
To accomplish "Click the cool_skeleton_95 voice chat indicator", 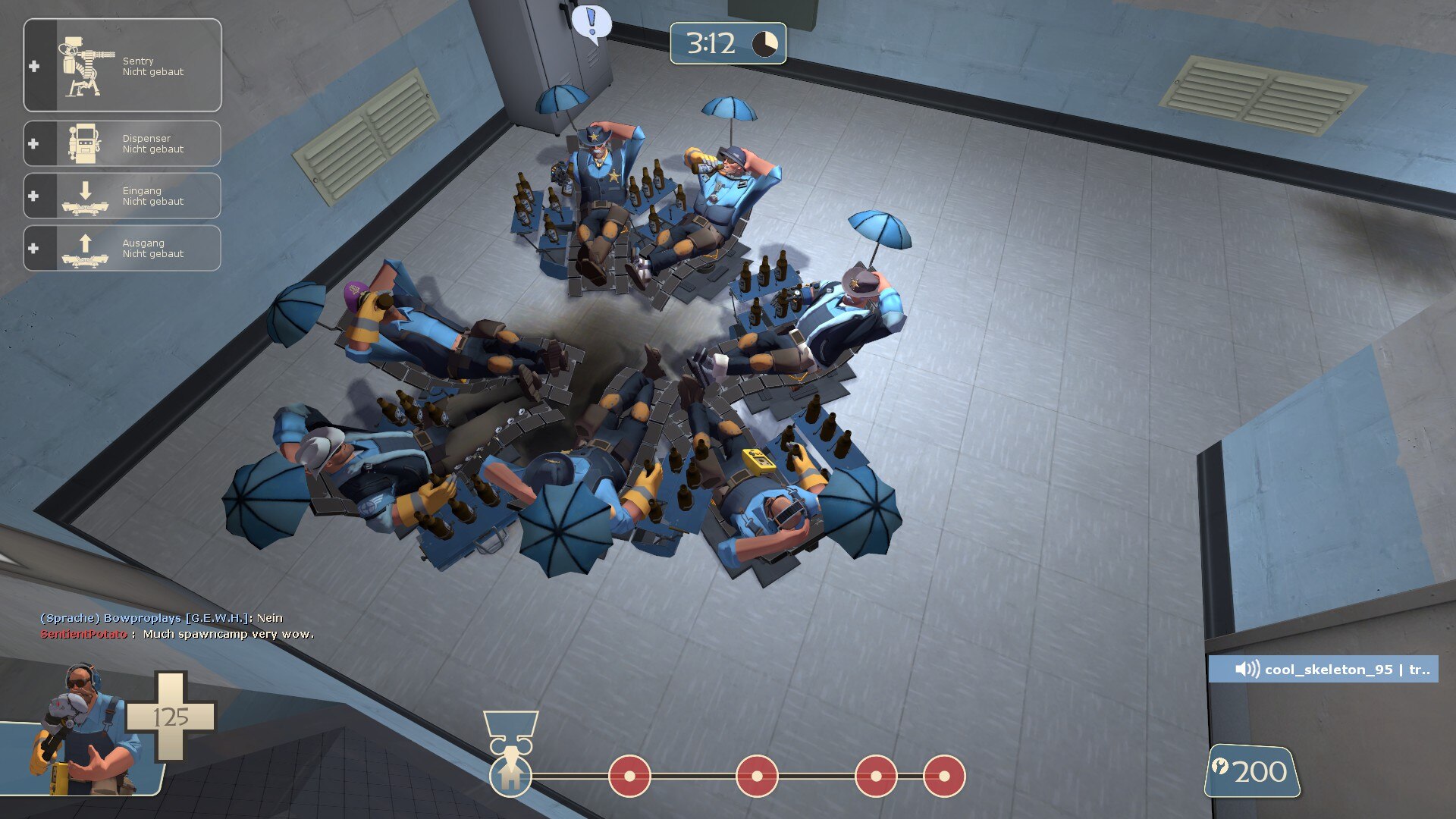I will pos(1323,669).
